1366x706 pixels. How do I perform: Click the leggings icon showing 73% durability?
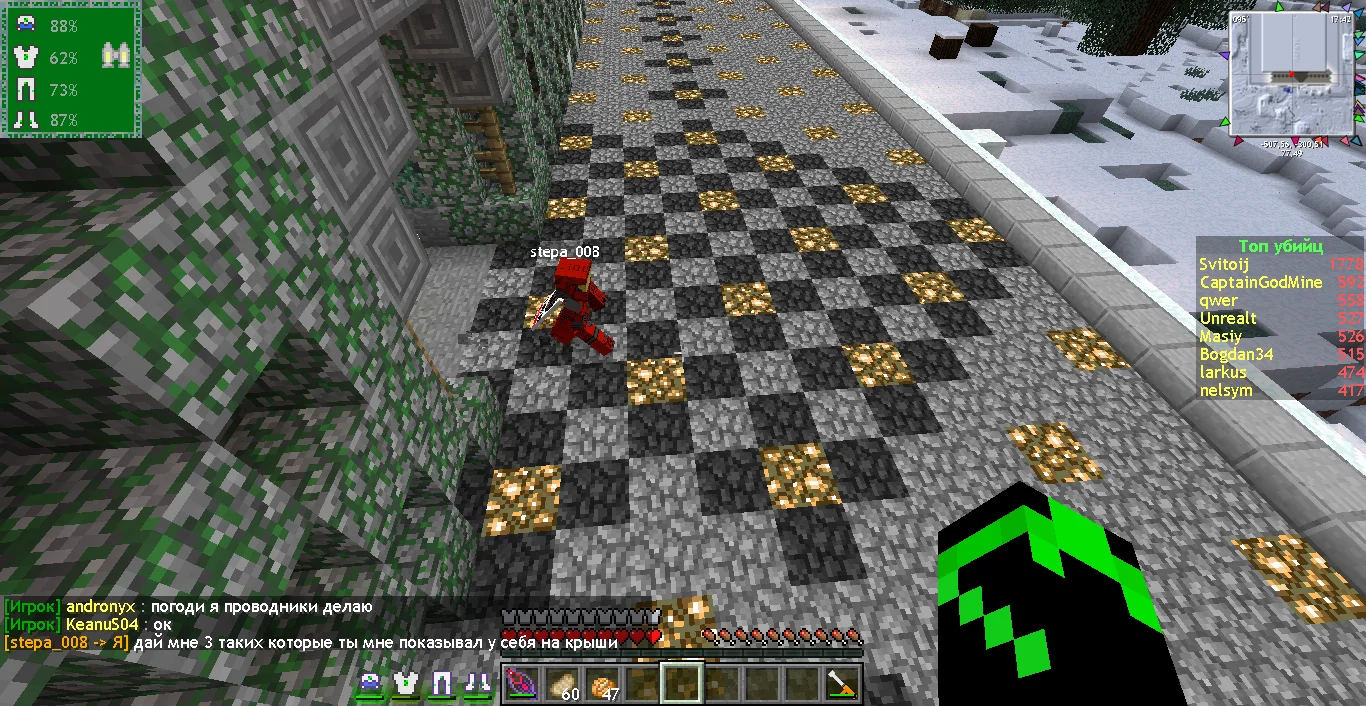coord(26,90)
